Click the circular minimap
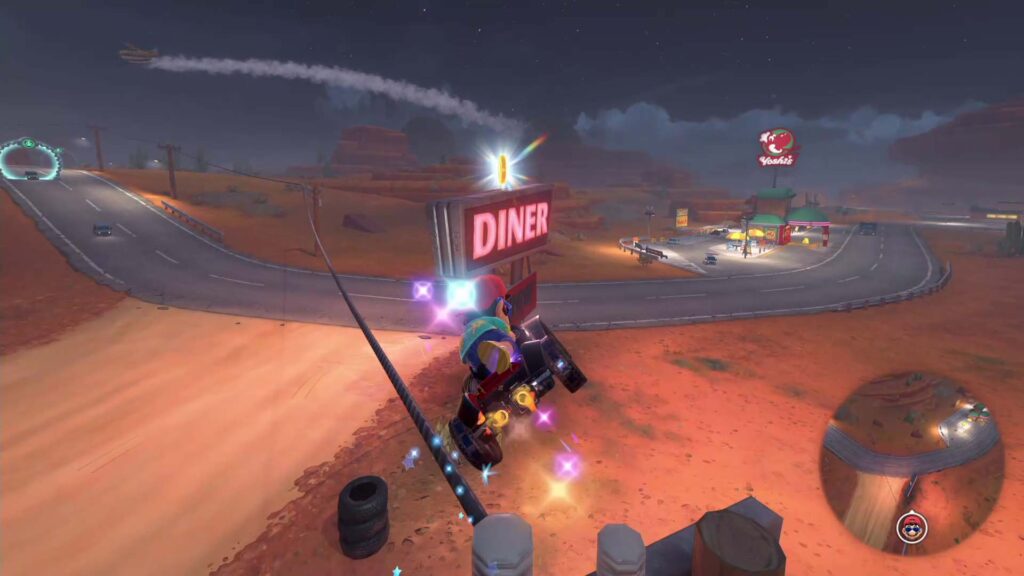 pos(911,462)
